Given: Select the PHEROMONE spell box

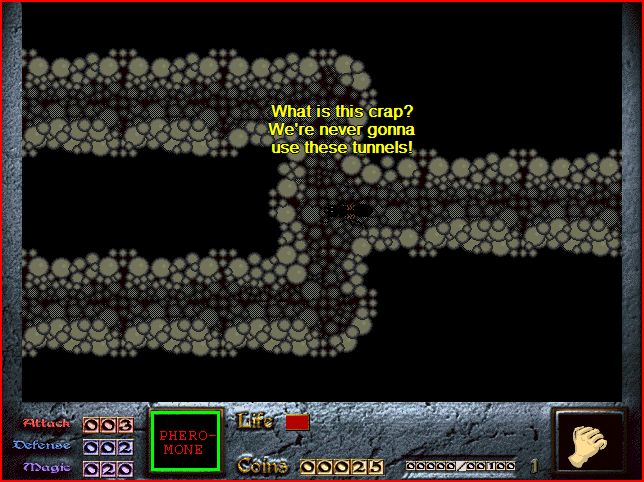Looking at the screenshot, I should click(185, 442).
